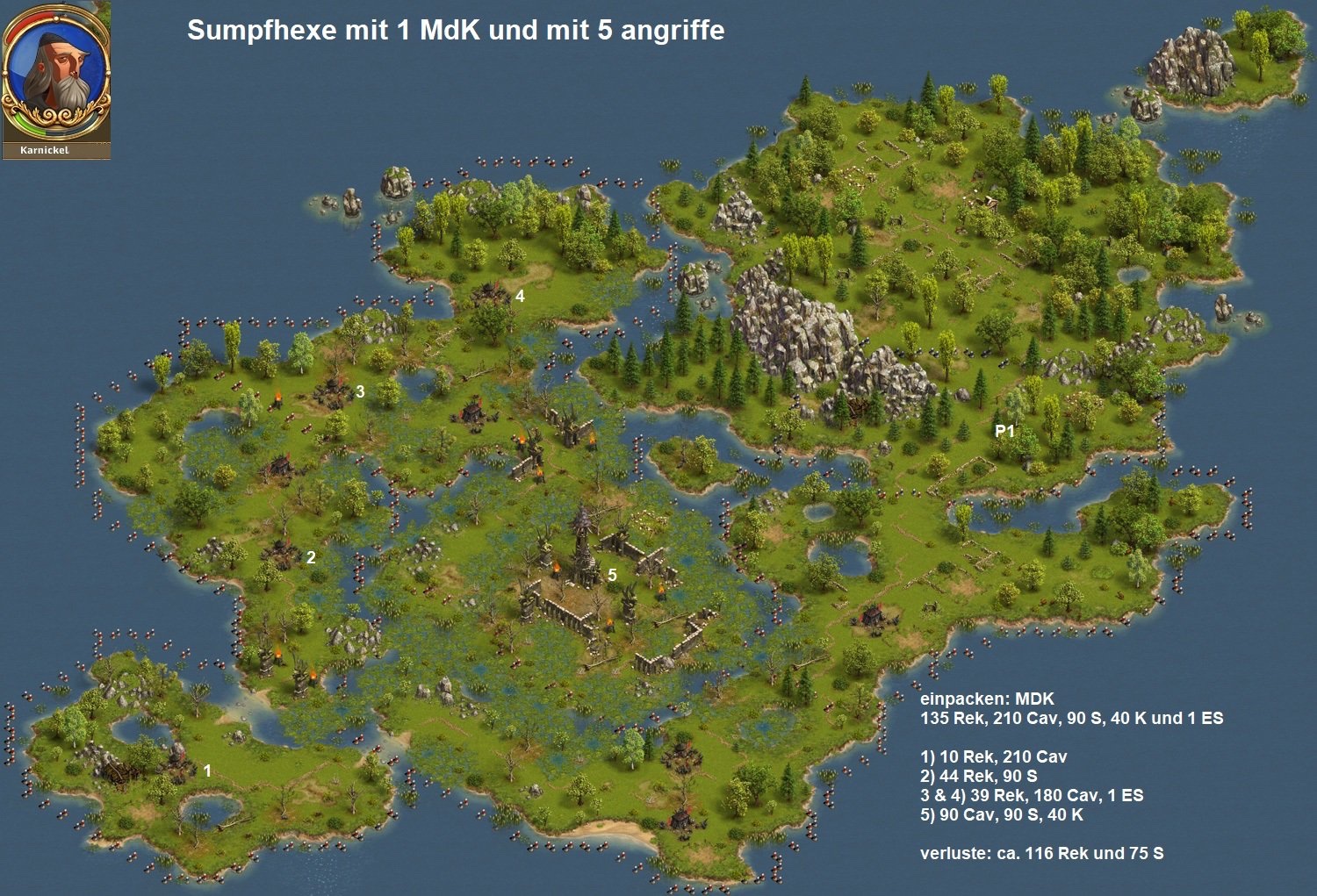Open Karnickel's player avatar portrait
Image resolution: width=1317 pixels, height=896 pixels.
(x=56, y=73)
